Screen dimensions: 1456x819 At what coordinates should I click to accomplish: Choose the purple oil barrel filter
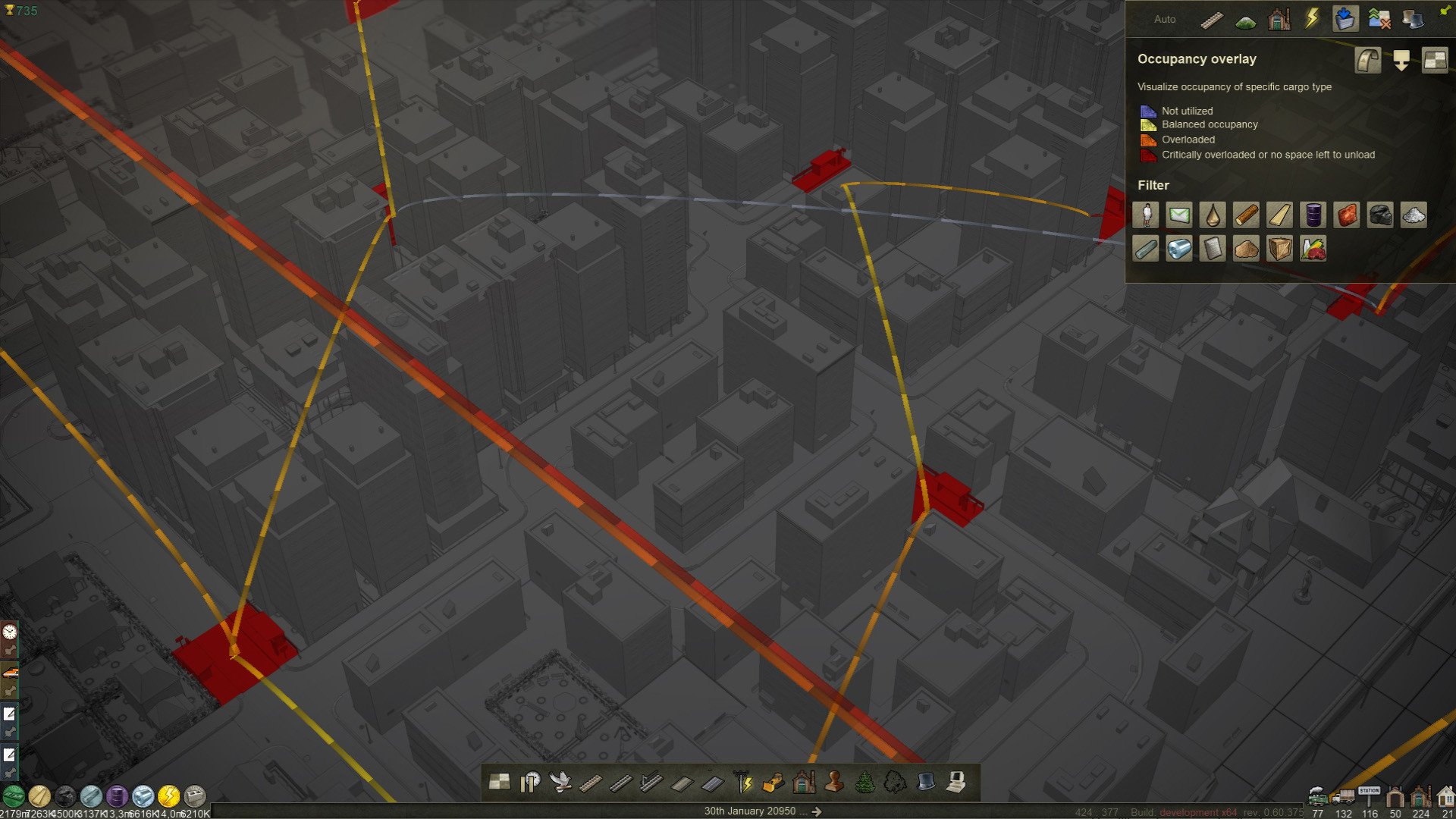point(1313,215)
